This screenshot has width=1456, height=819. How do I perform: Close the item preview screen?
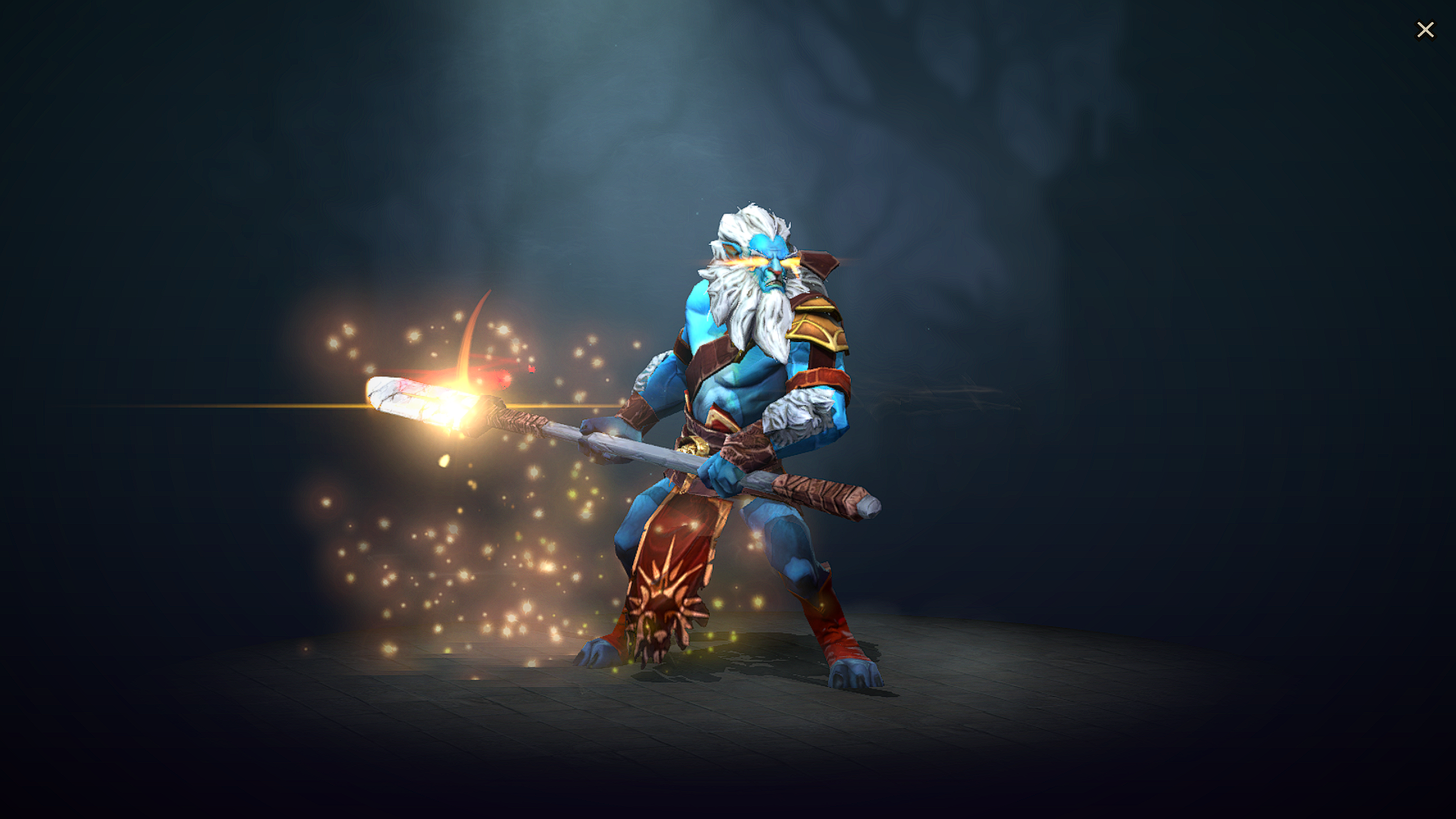(x=1426, y=29)
